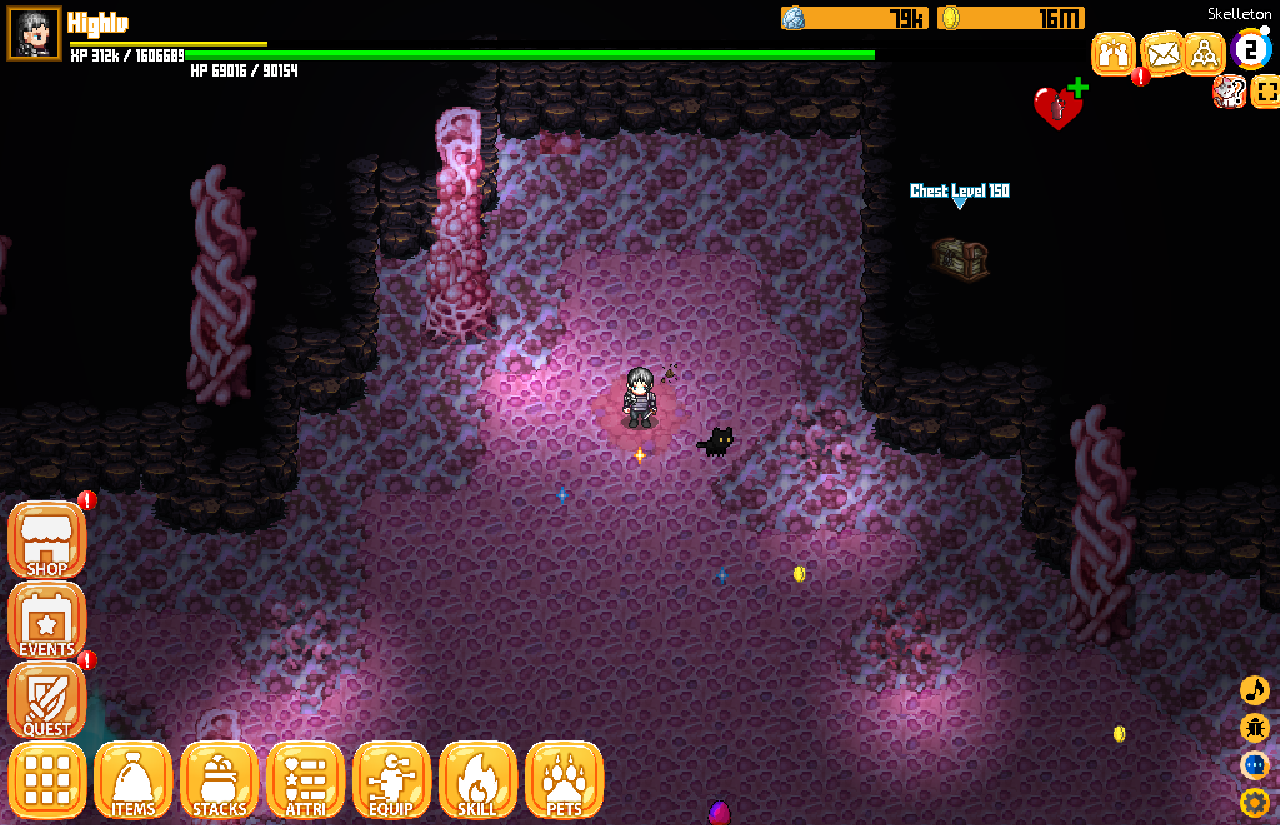Open the Pets menu
Viewport: 1280px width, 825px height.
pyautogui.click(x=564, y=780)
